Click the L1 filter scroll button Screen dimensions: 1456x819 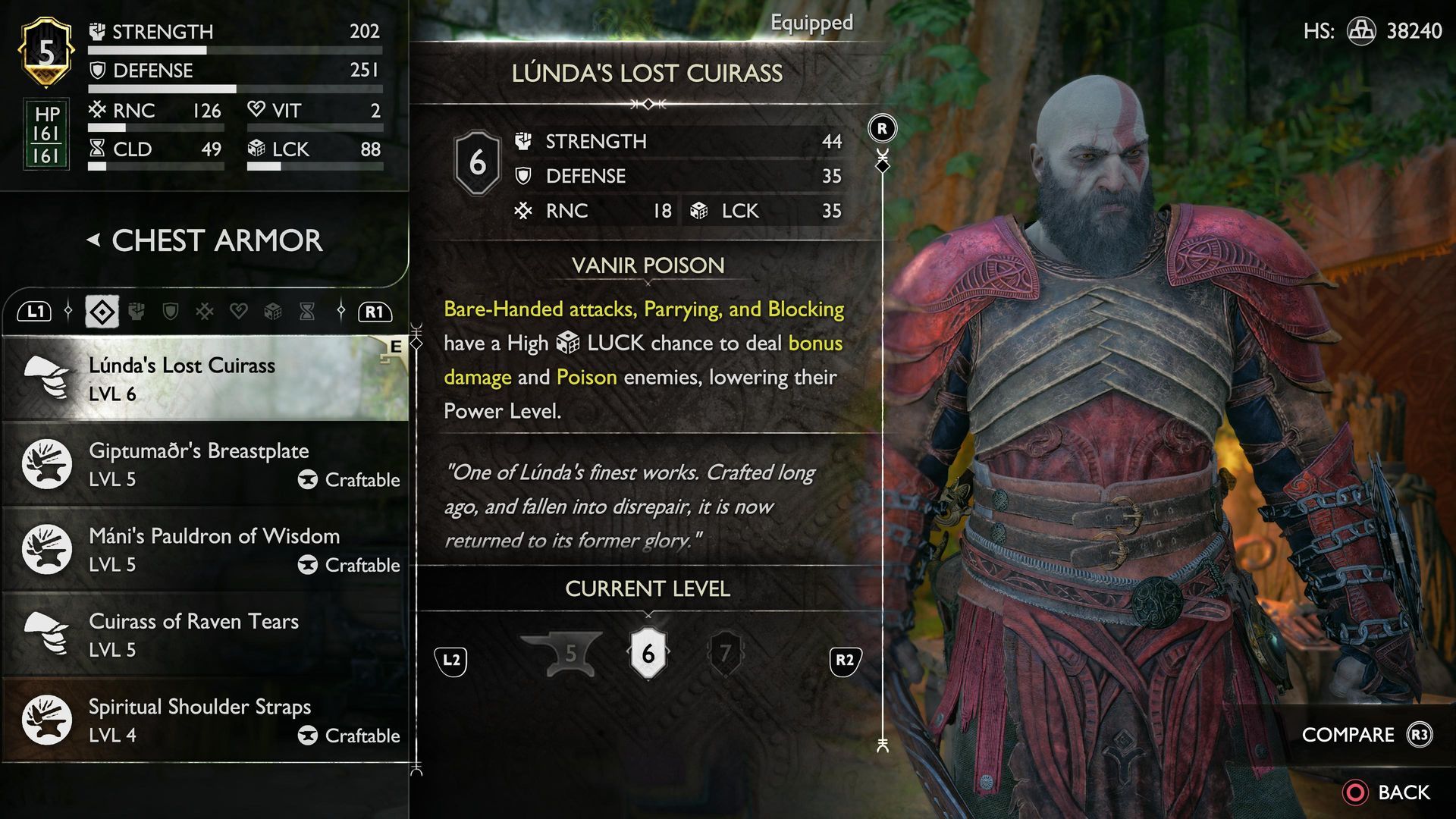pos(36,312)
